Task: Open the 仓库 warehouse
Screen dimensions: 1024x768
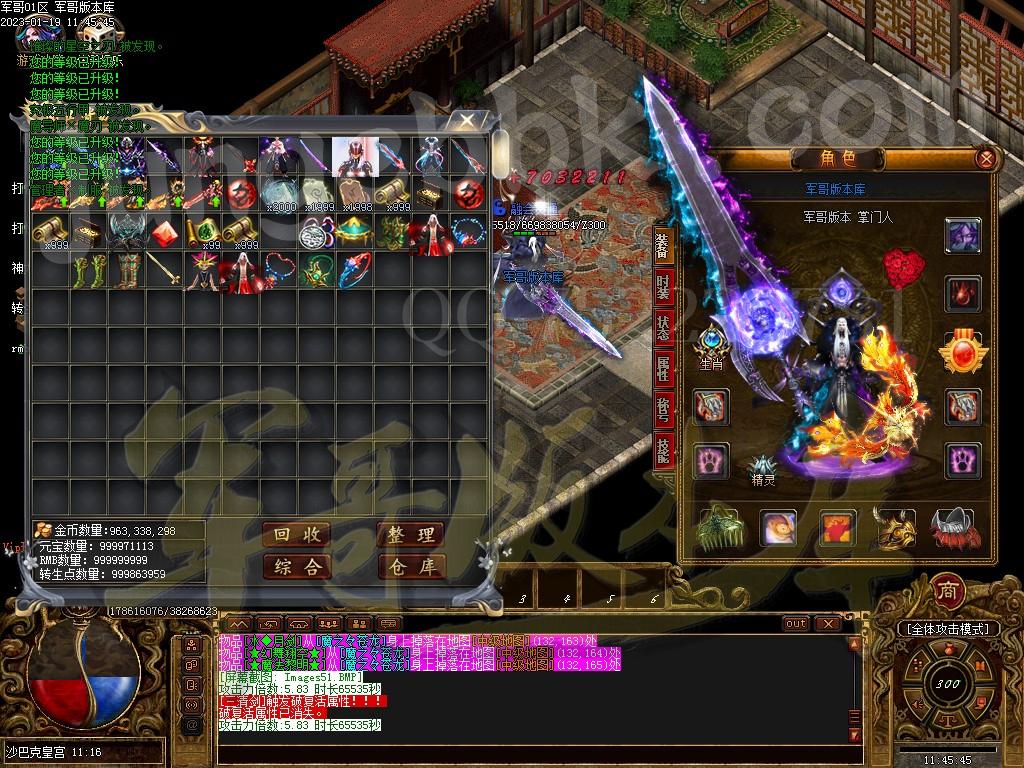Action: click(410, 567)
